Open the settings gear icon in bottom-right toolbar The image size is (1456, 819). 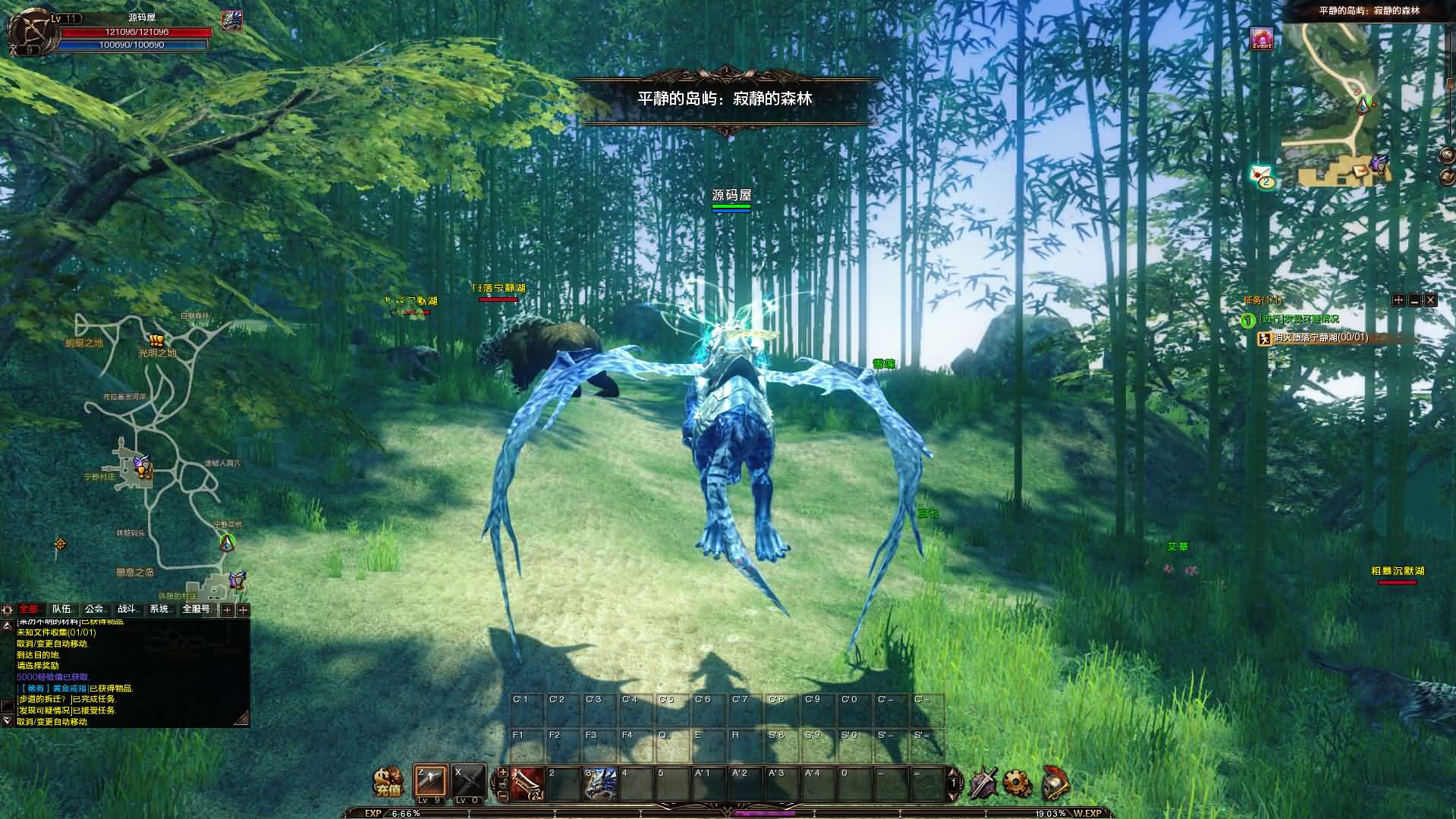[x=1015, y=782]
